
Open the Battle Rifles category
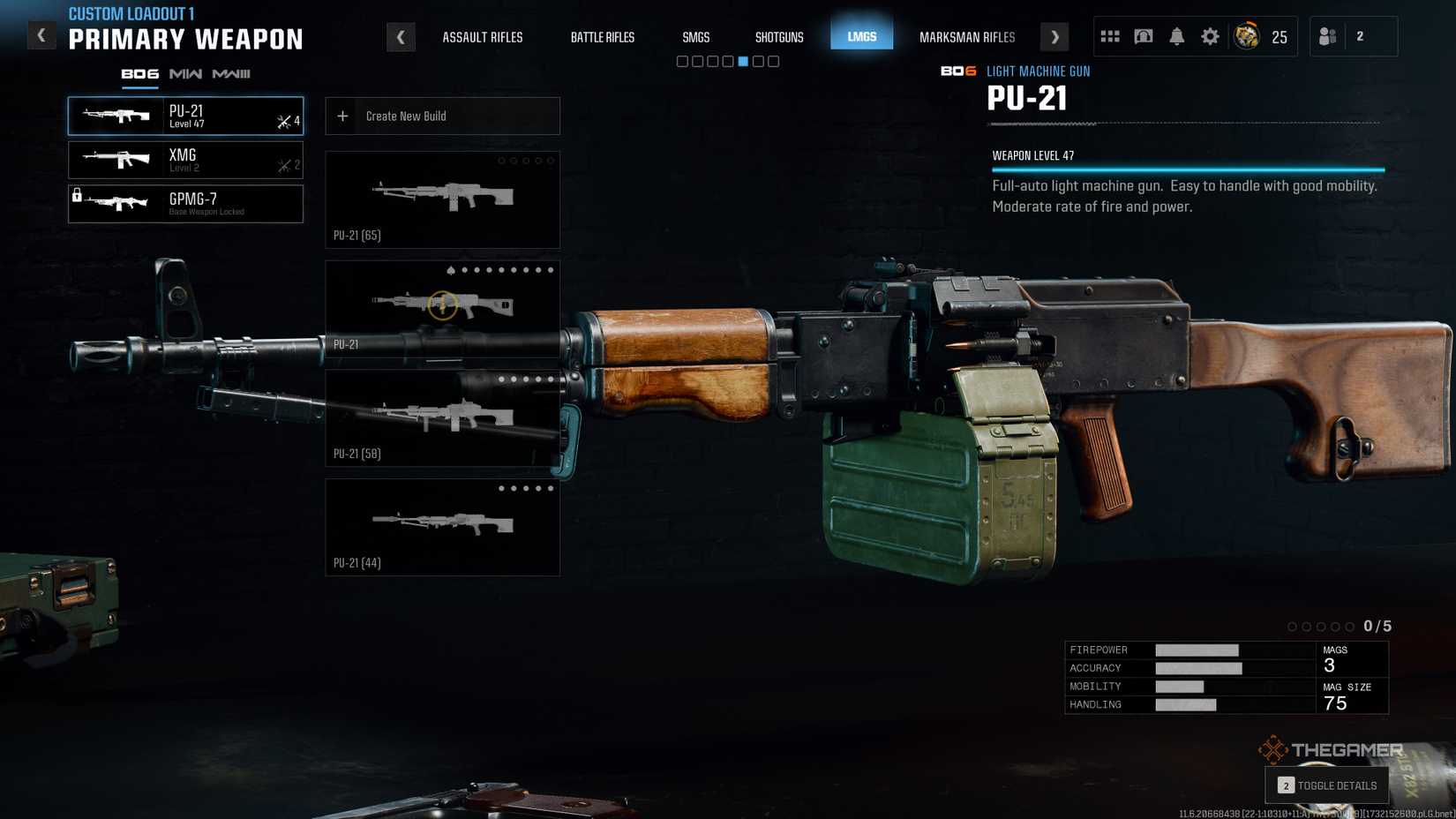(x=603, y=37)
